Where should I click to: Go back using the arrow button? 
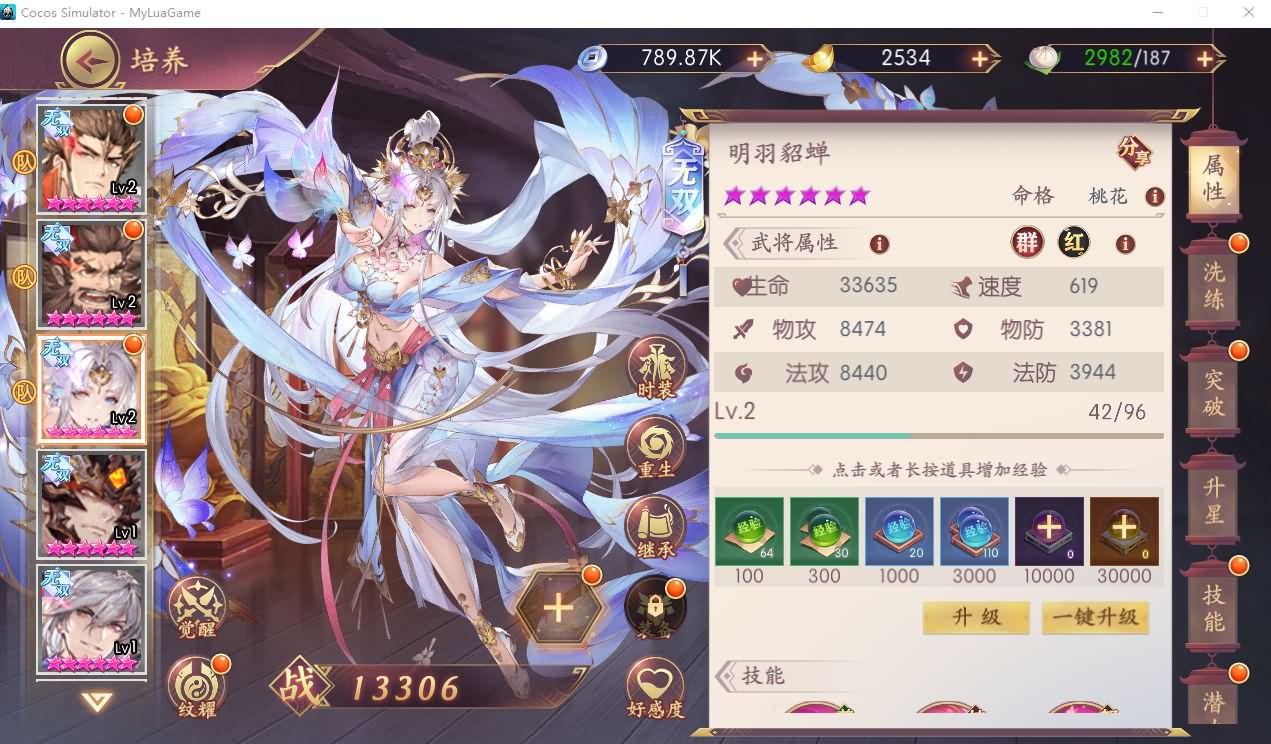pos(91,61)
